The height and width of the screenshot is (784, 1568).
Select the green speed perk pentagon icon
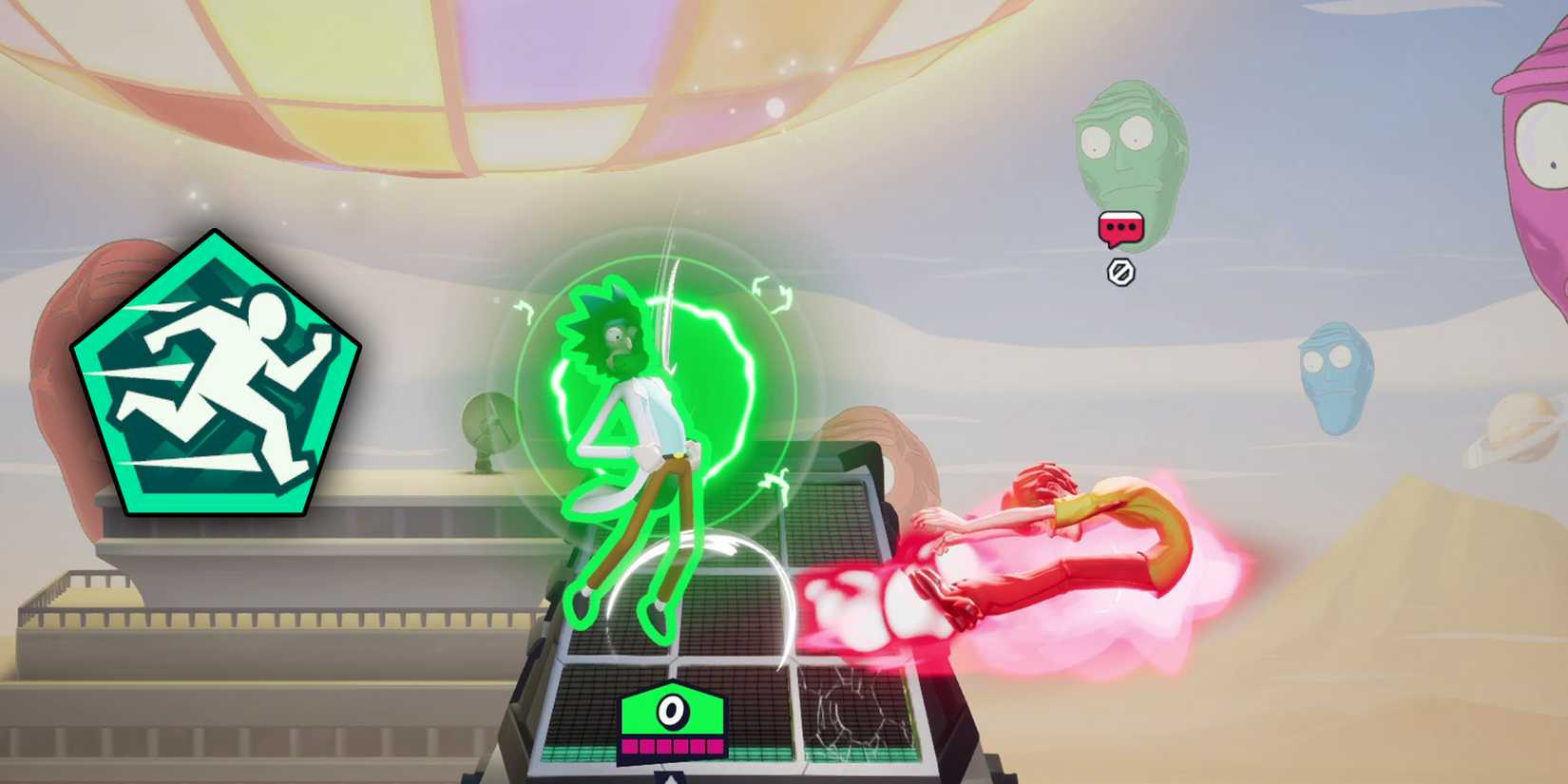point(214,375)
